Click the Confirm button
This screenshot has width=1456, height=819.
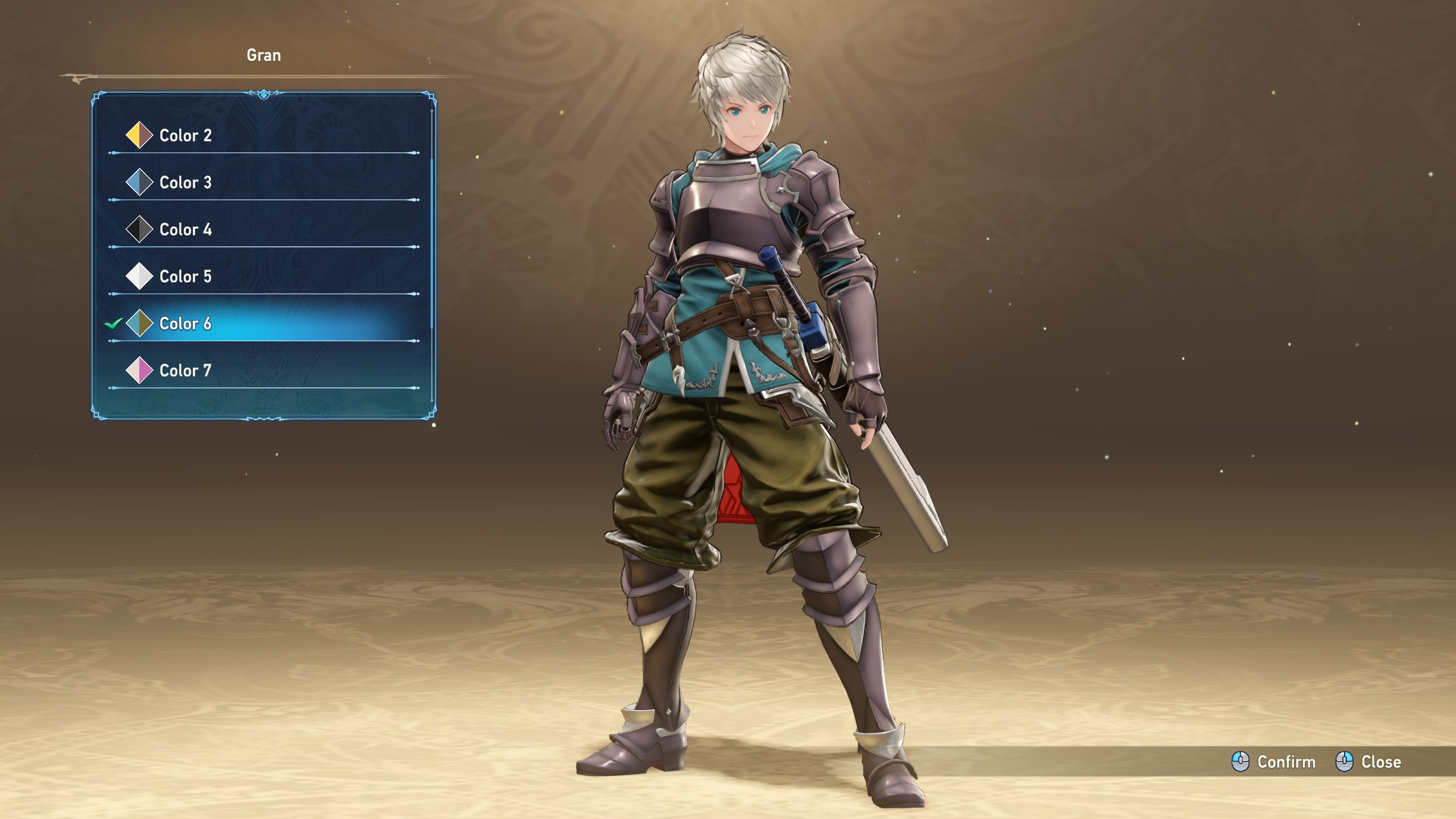click(1274, 762)
